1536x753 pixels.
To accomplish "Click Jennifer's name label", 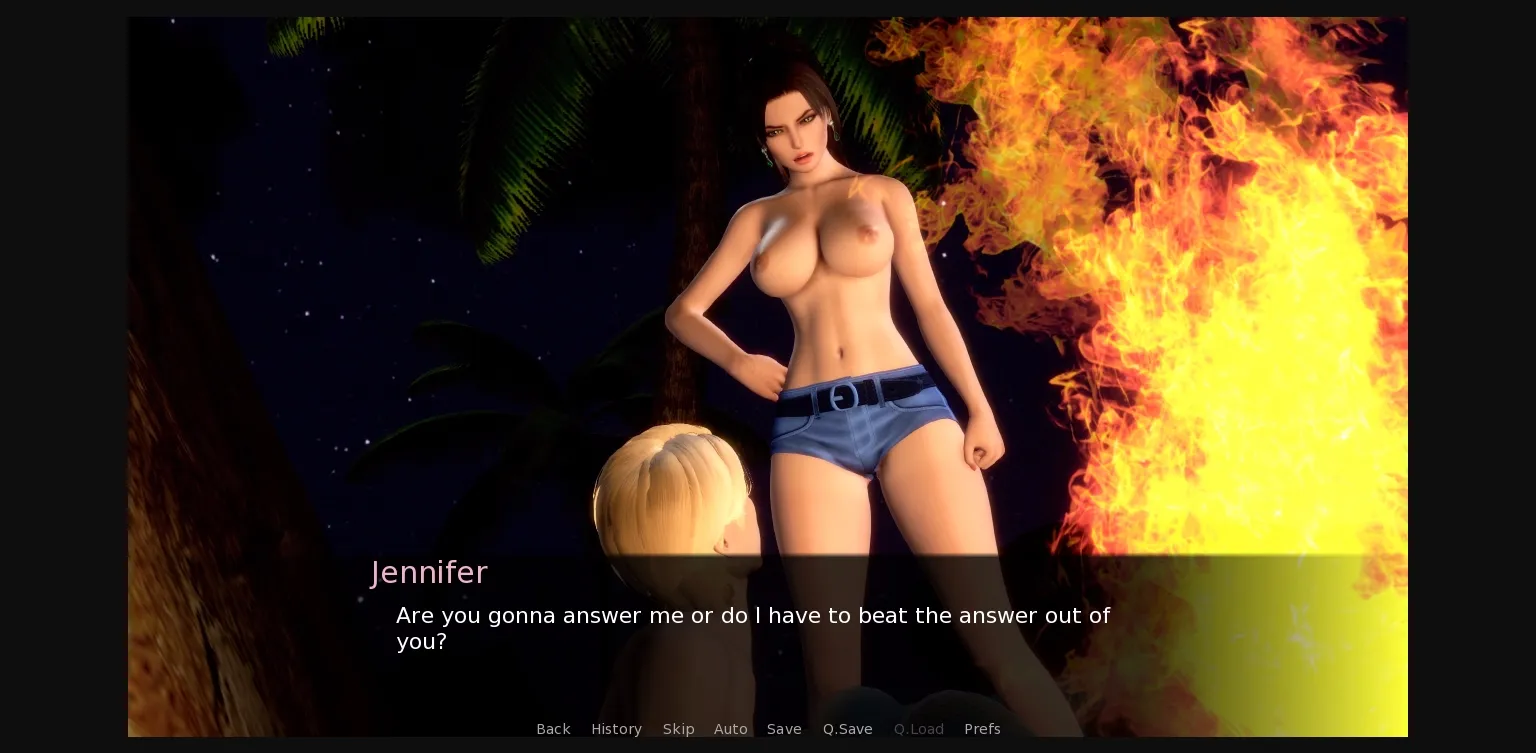I will [428, 572].
